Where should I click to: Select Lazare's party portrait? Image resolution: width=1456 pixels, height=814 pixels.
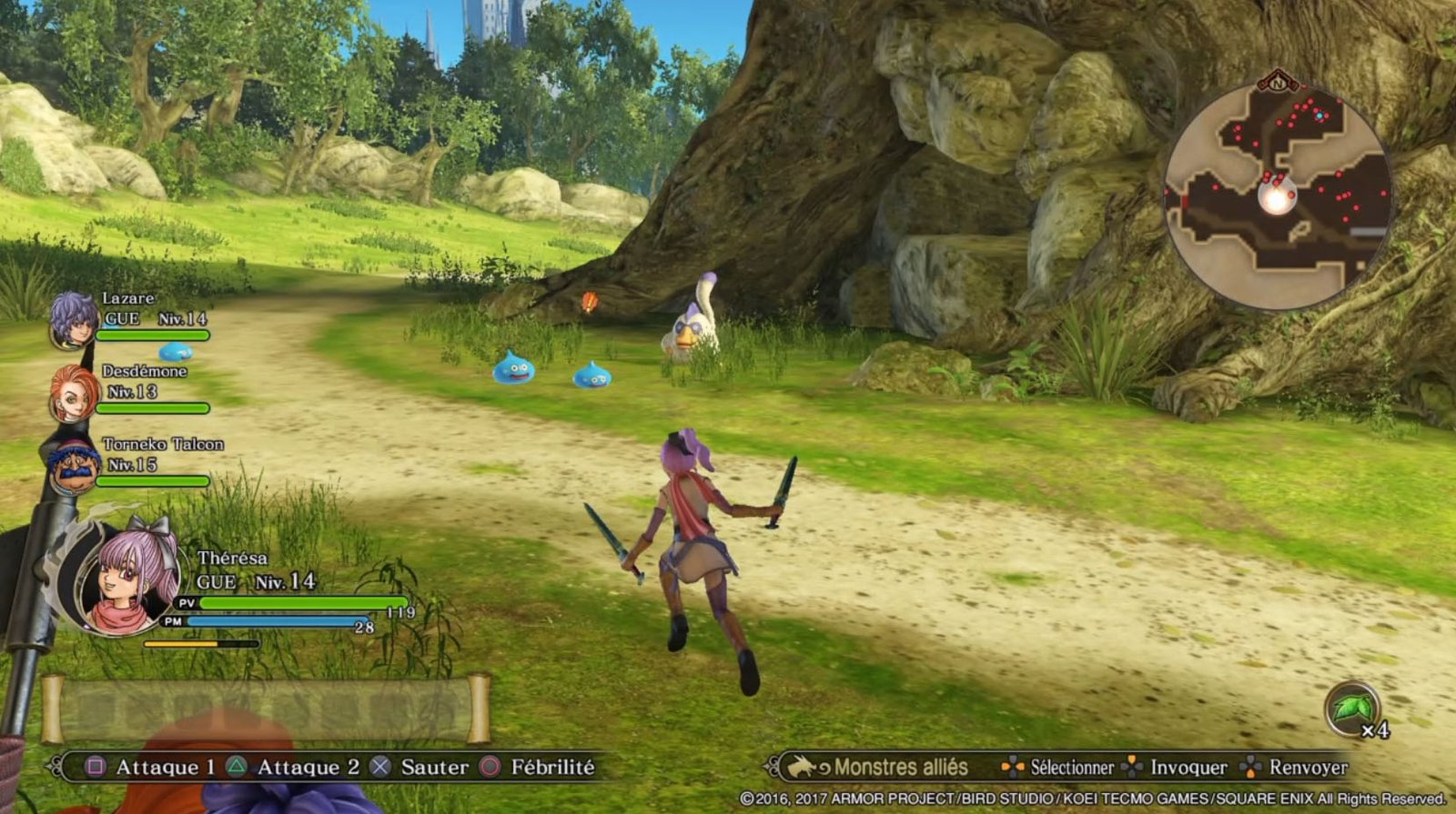73,318
